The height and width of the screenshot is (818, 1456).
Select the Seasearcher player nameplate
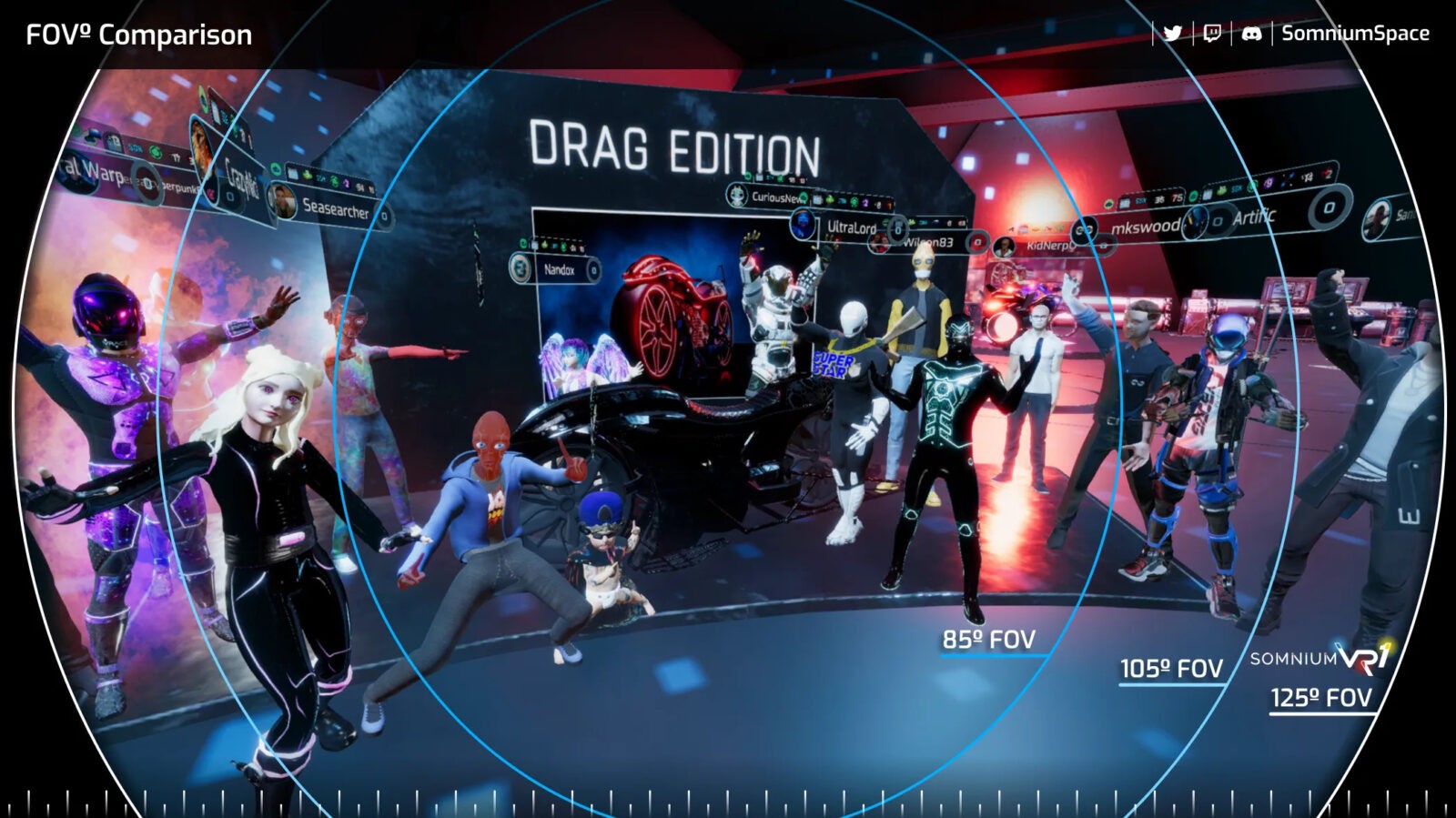(x=332, y=208)
